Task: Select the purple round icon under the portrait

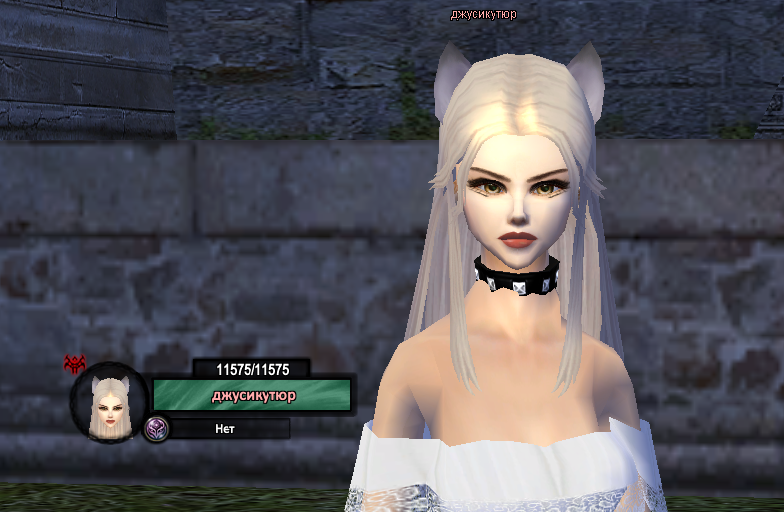Action: 156,429
